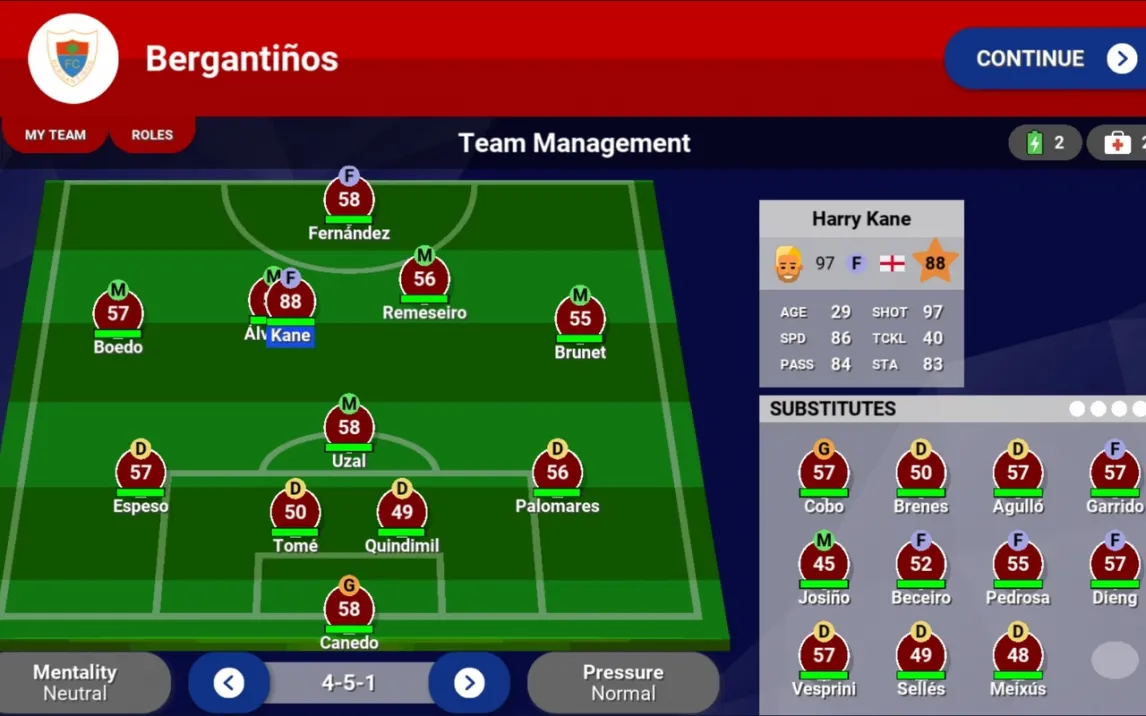This screenshot has width=1146, height=716.
Task: Select substitute Josiño
Action: pyautogui.click(x=824, y=565)
